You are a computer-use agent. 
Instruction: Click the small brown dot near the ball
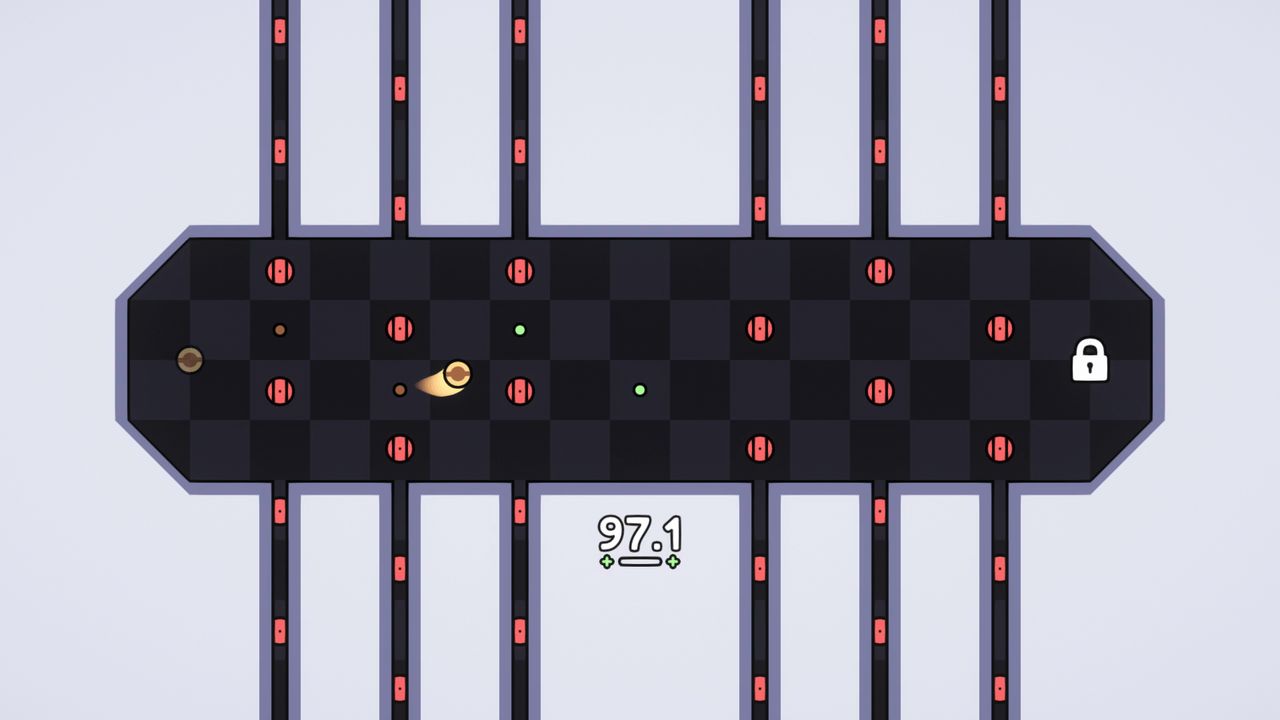point(400,390)
